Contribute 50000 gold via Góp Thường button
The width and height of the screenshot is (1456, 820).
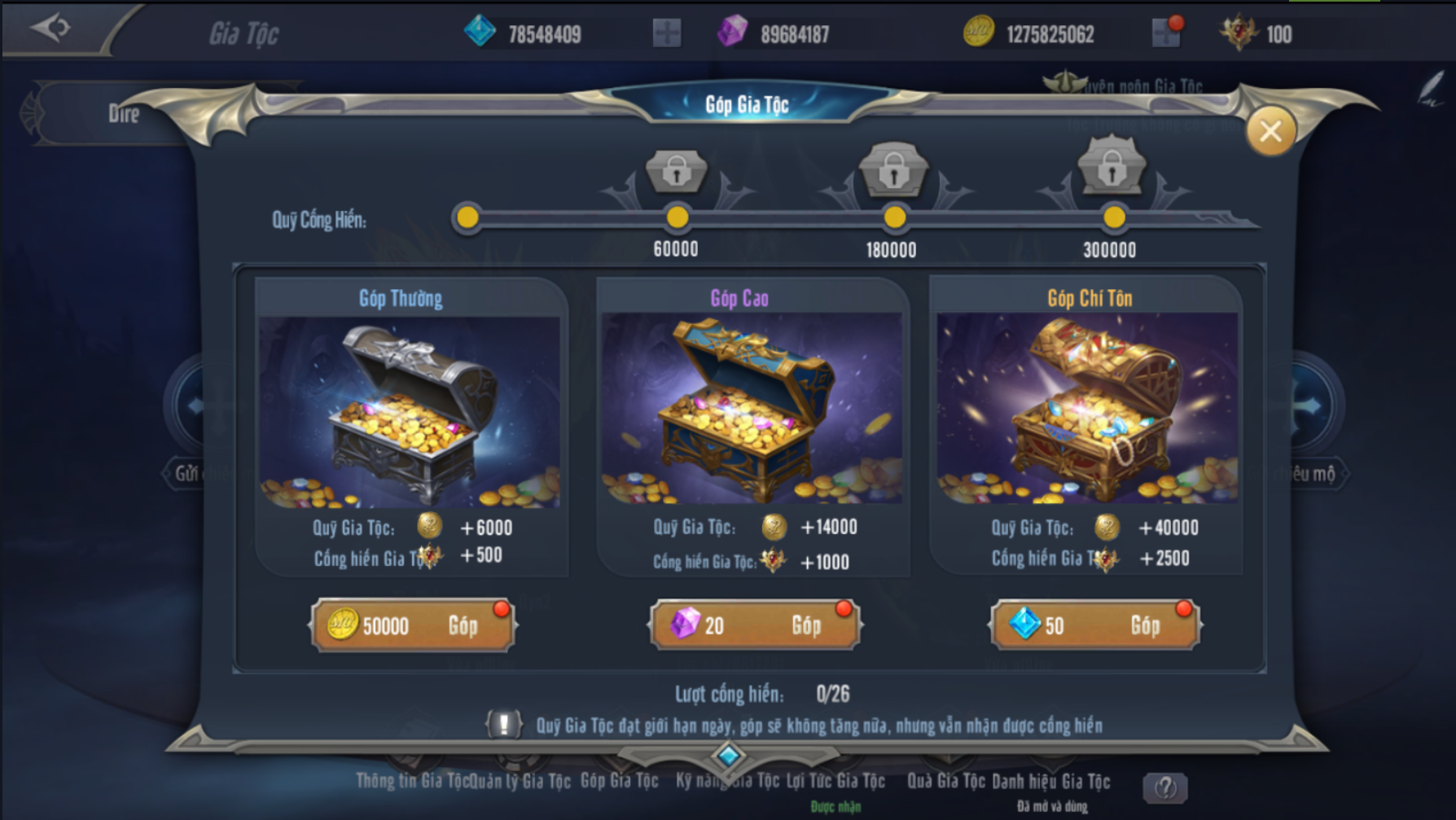[x=413, y=625]
